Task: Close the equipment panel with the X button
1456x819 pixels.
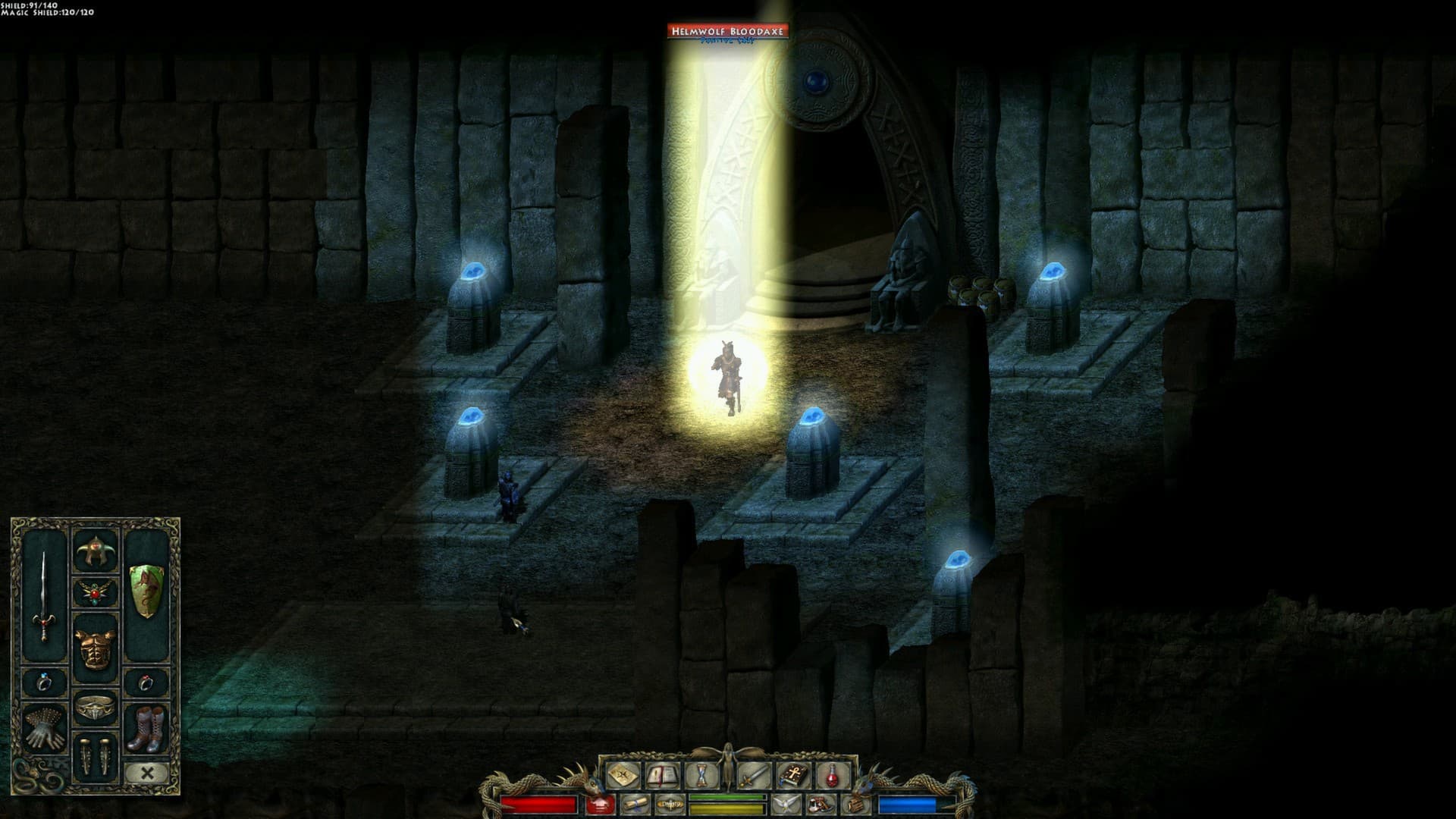Action: [146, 772]
